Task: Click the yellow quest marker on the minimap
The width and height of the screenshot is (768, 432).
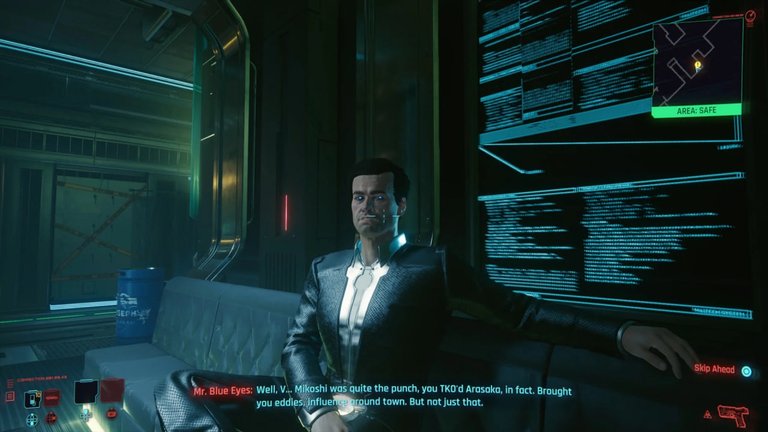Action: [697, 65]
